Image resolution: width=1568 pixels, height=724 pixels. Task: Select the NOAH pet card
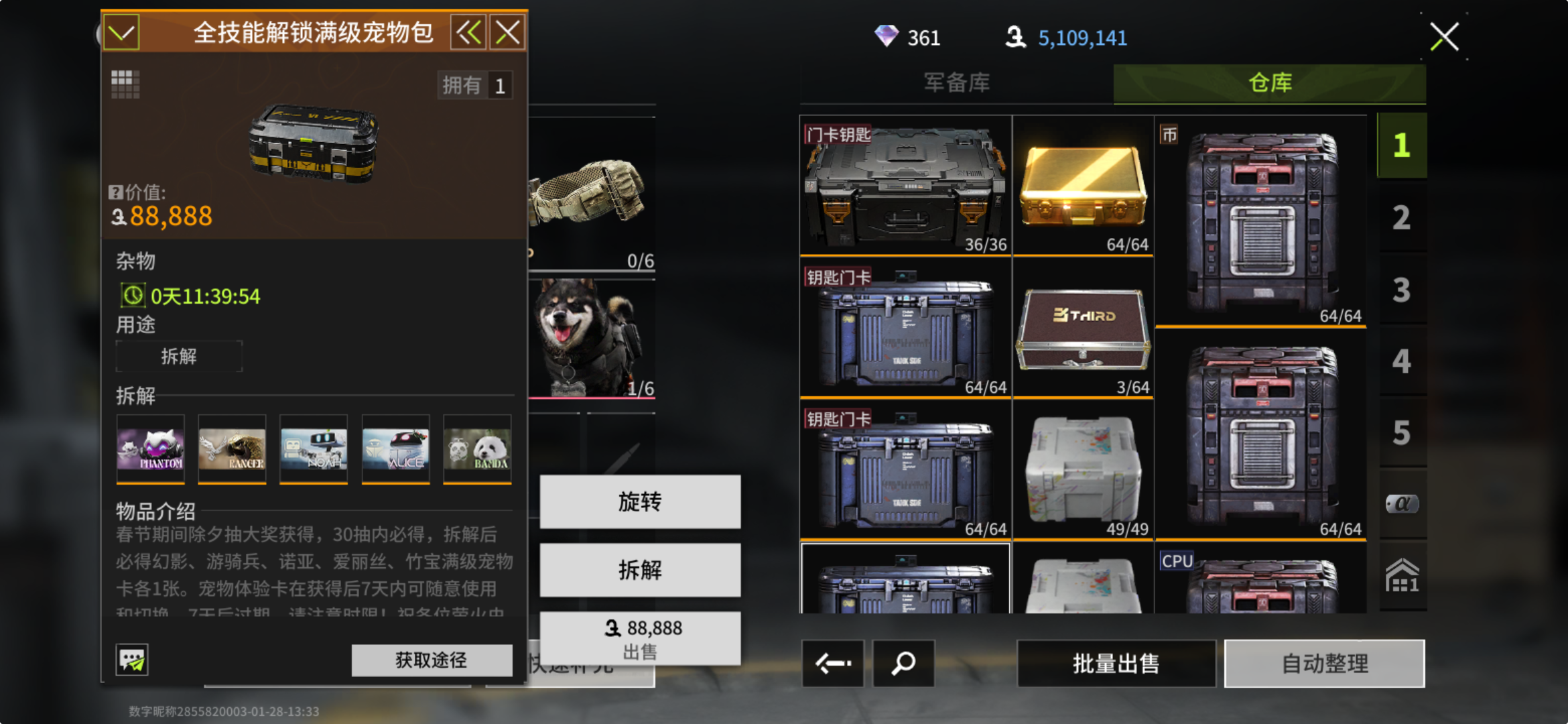click(314, 448)
